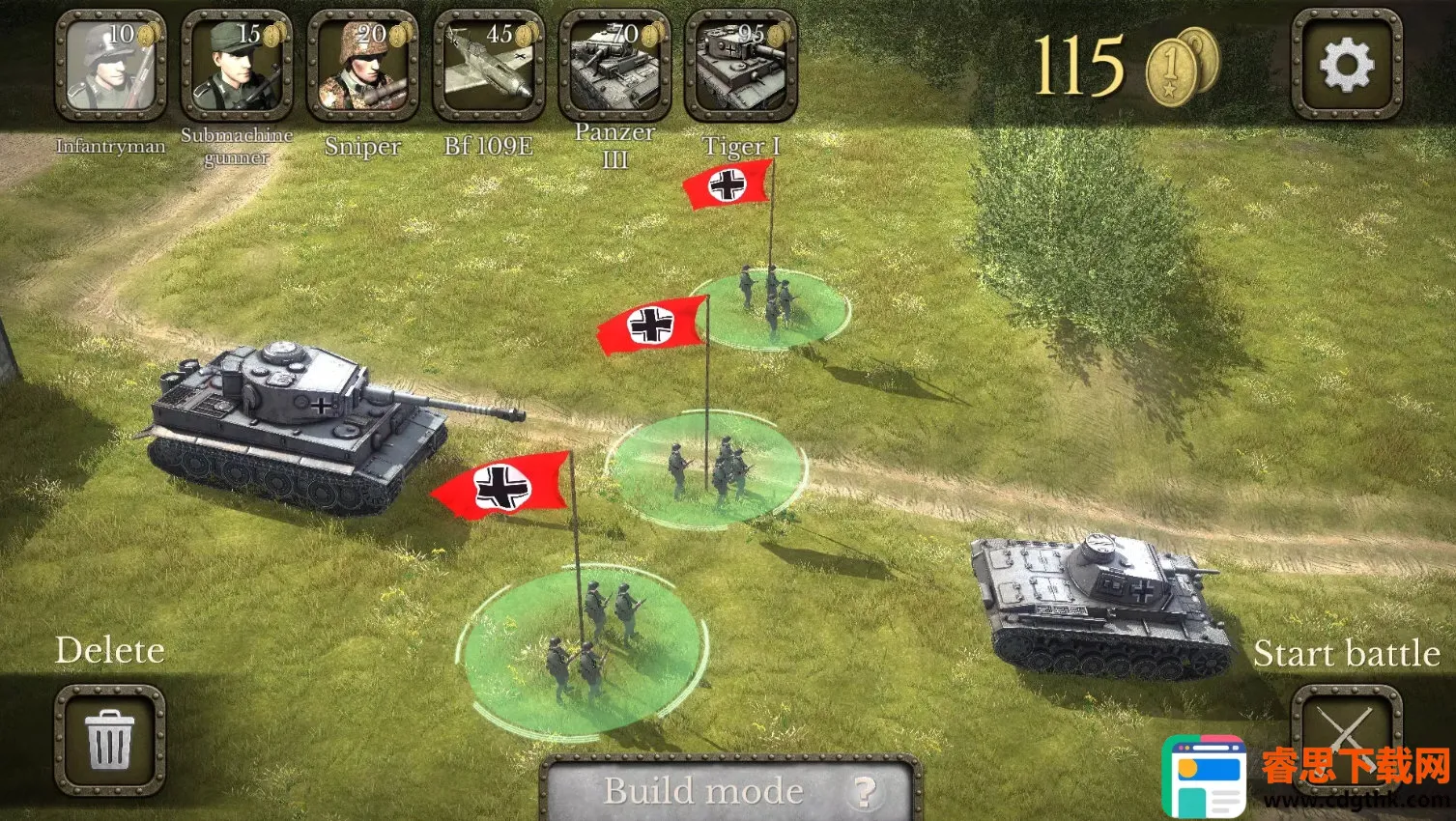
Task: Choose the Panzer III tank card
Action: 615,65
